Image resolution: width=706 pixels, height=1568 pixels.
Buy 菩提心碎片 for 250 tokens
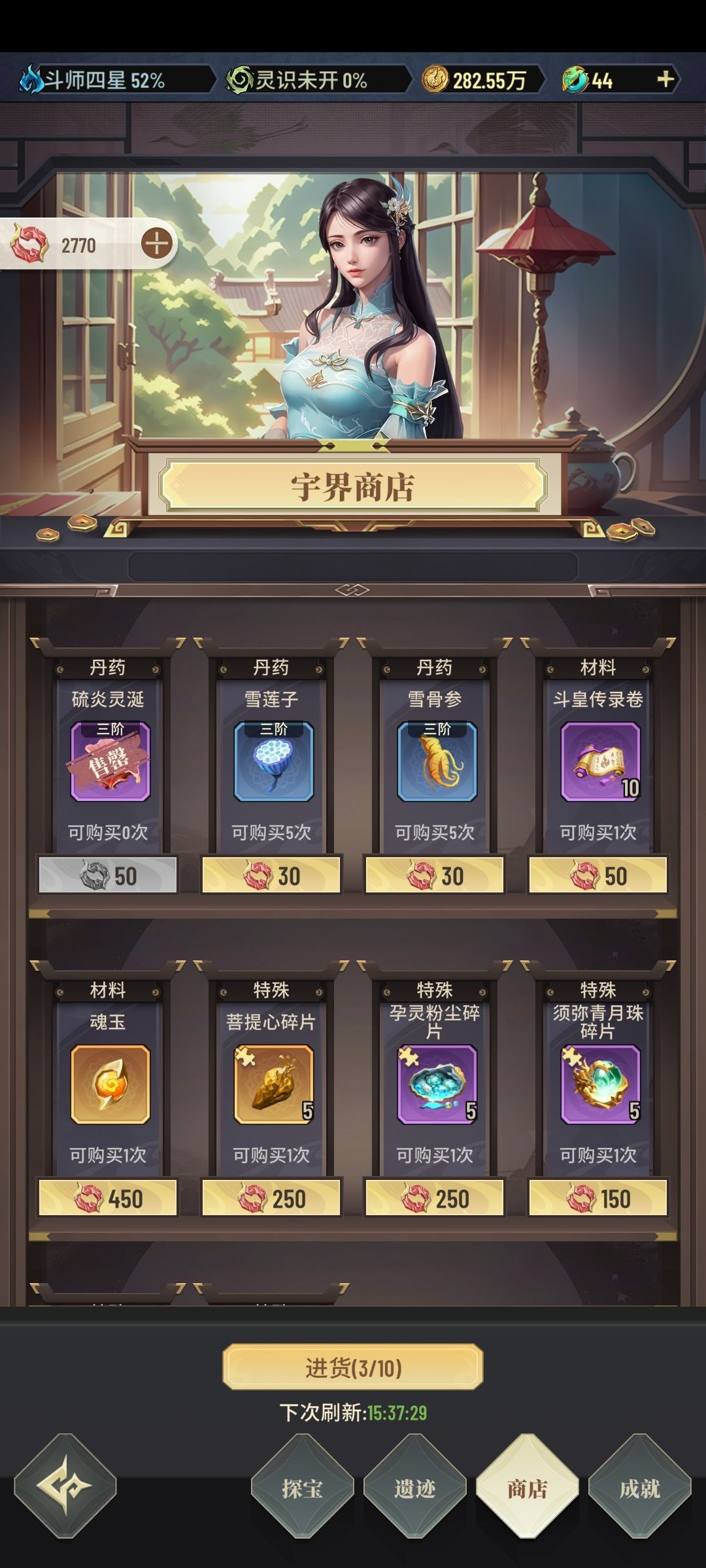coord(271,1198)
